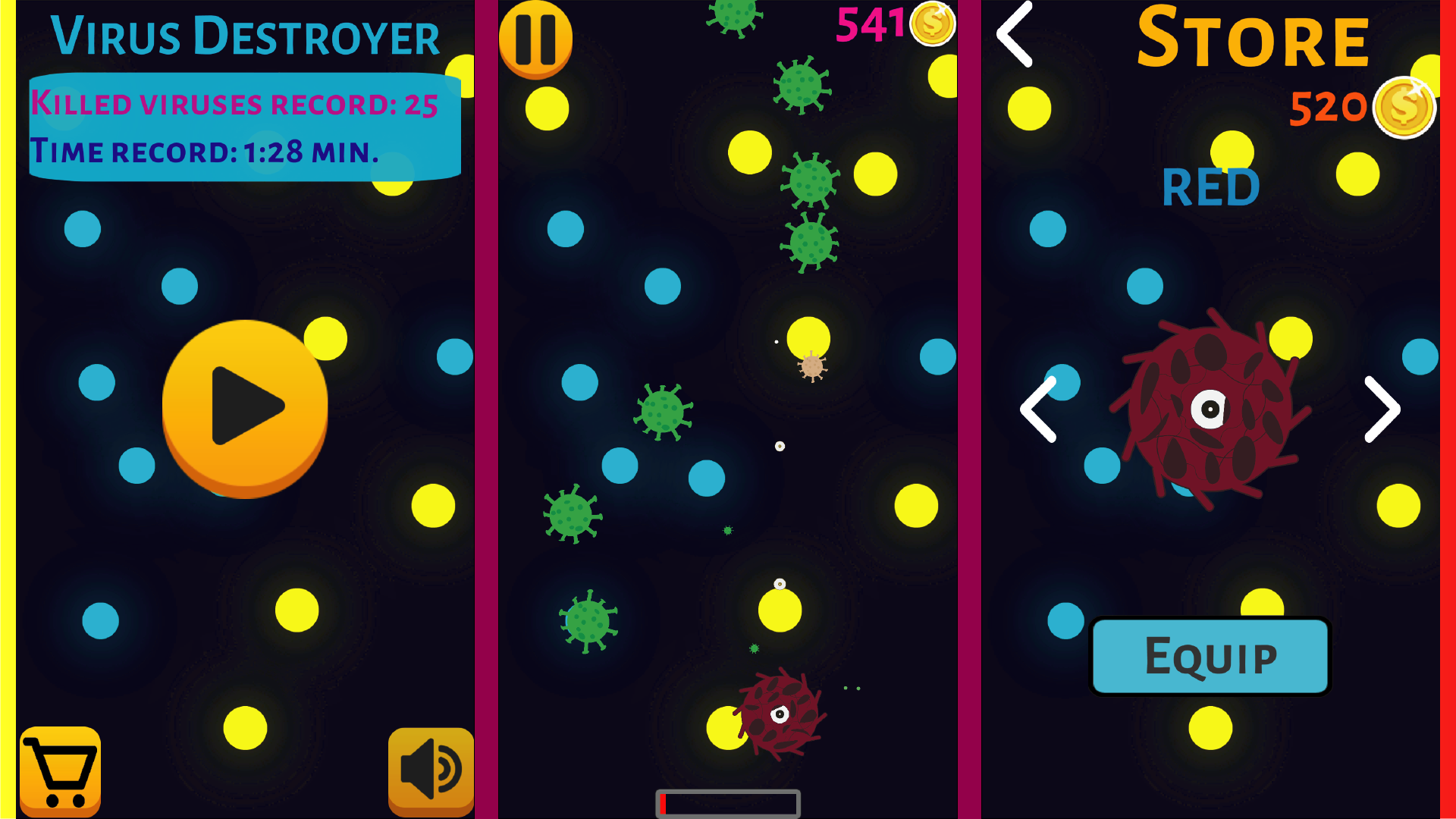Click the Store title heading
1456x819 pixels.
pyautogui.click(x=1255, y=39)
